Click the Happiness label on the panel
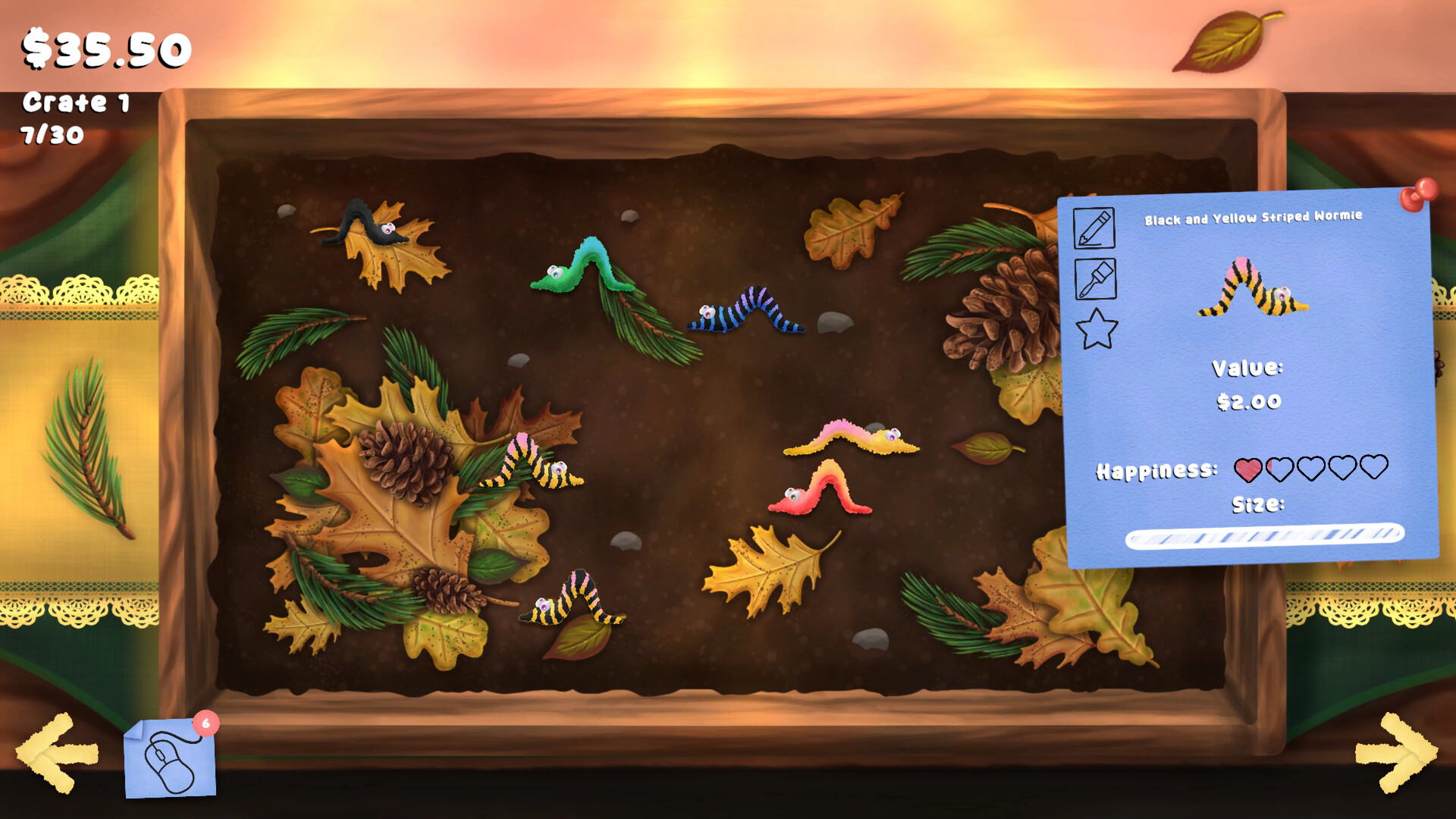 (x=1155, y=471)
